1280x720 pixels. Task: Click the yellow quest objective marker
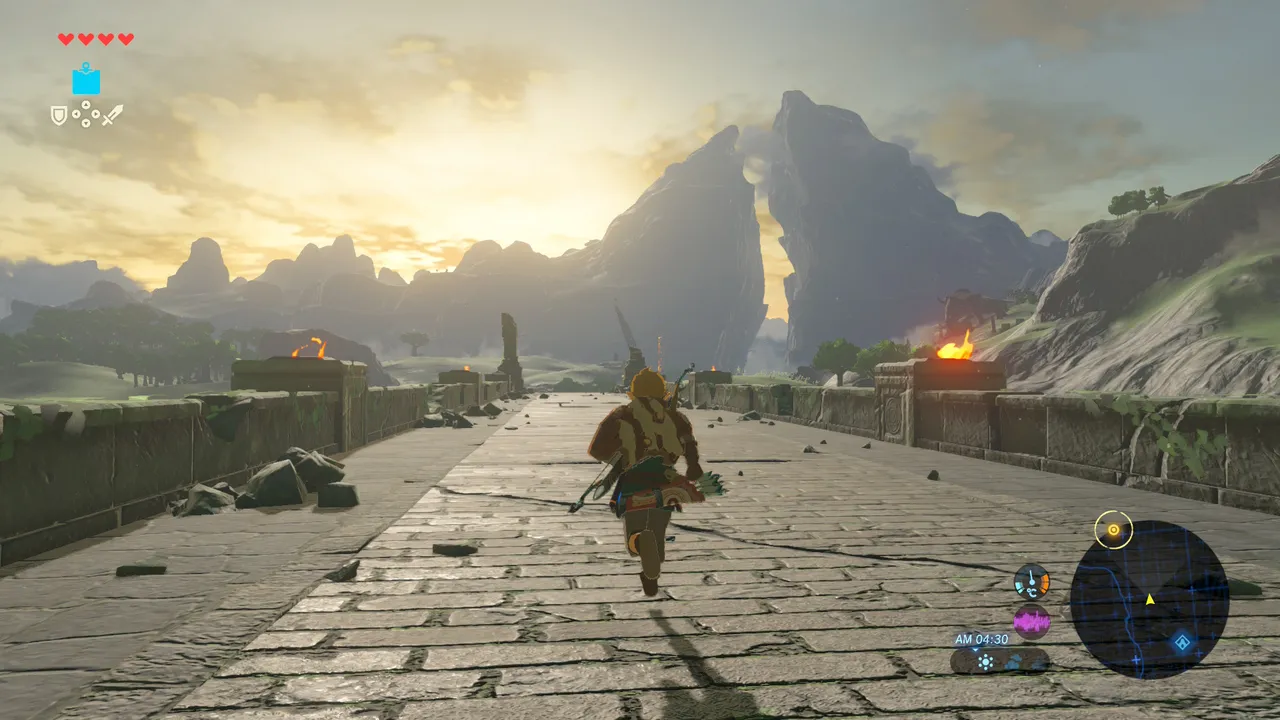pos(1112,529)
